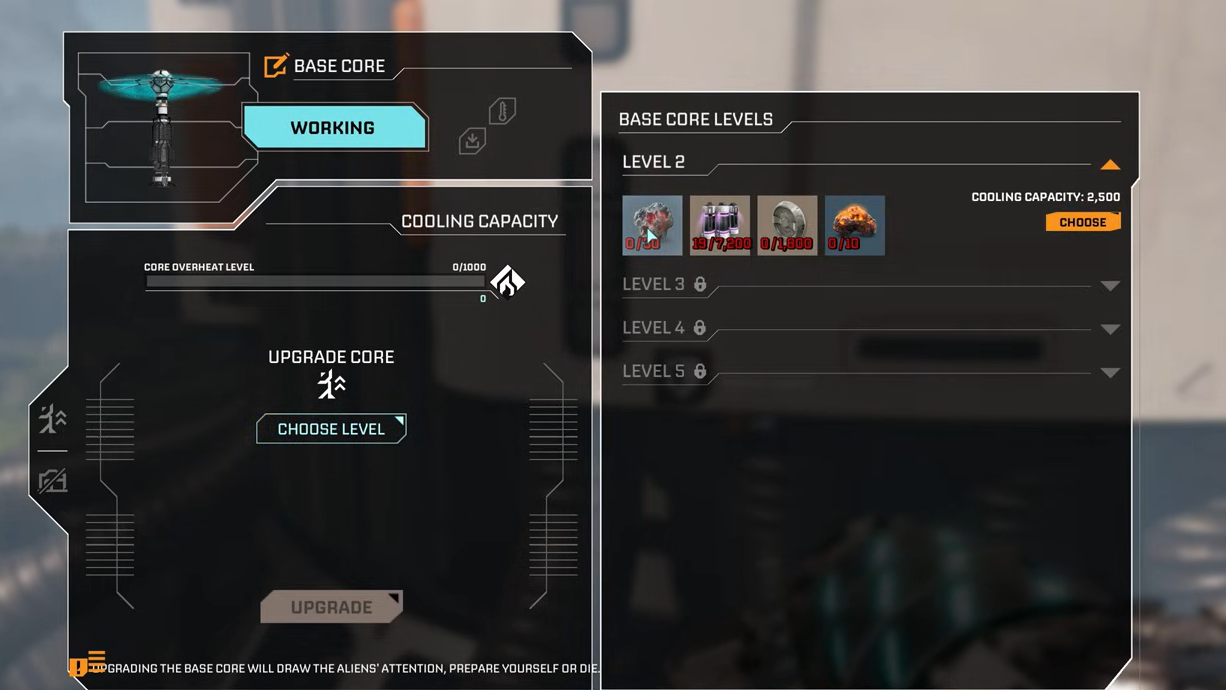This screenshot has width=1226, height=690.
Task: Select the round metal disc requirement
Action: [787, 225]
